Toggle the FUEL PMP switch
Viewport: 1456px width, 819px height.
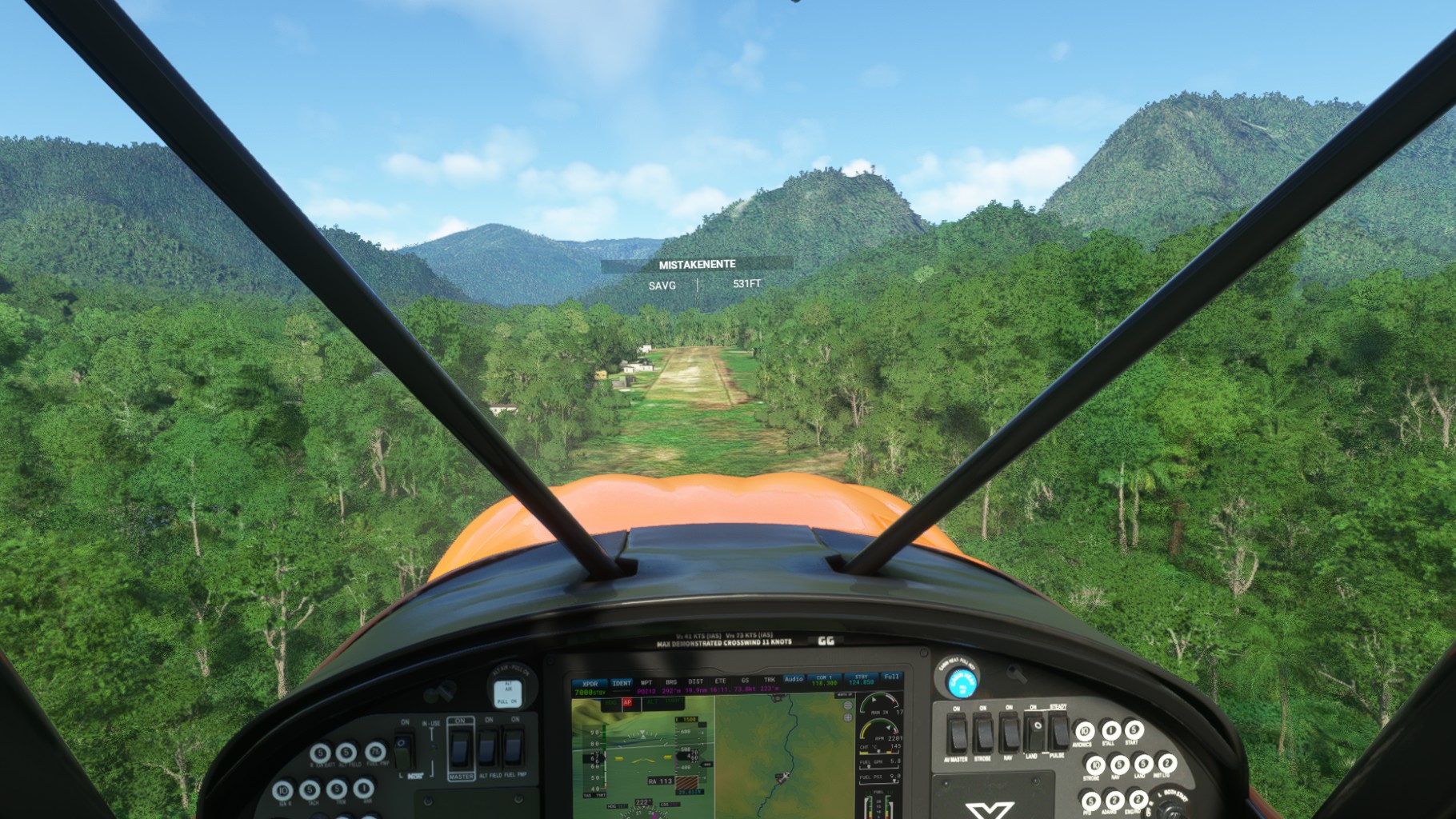tap(513, 748)
